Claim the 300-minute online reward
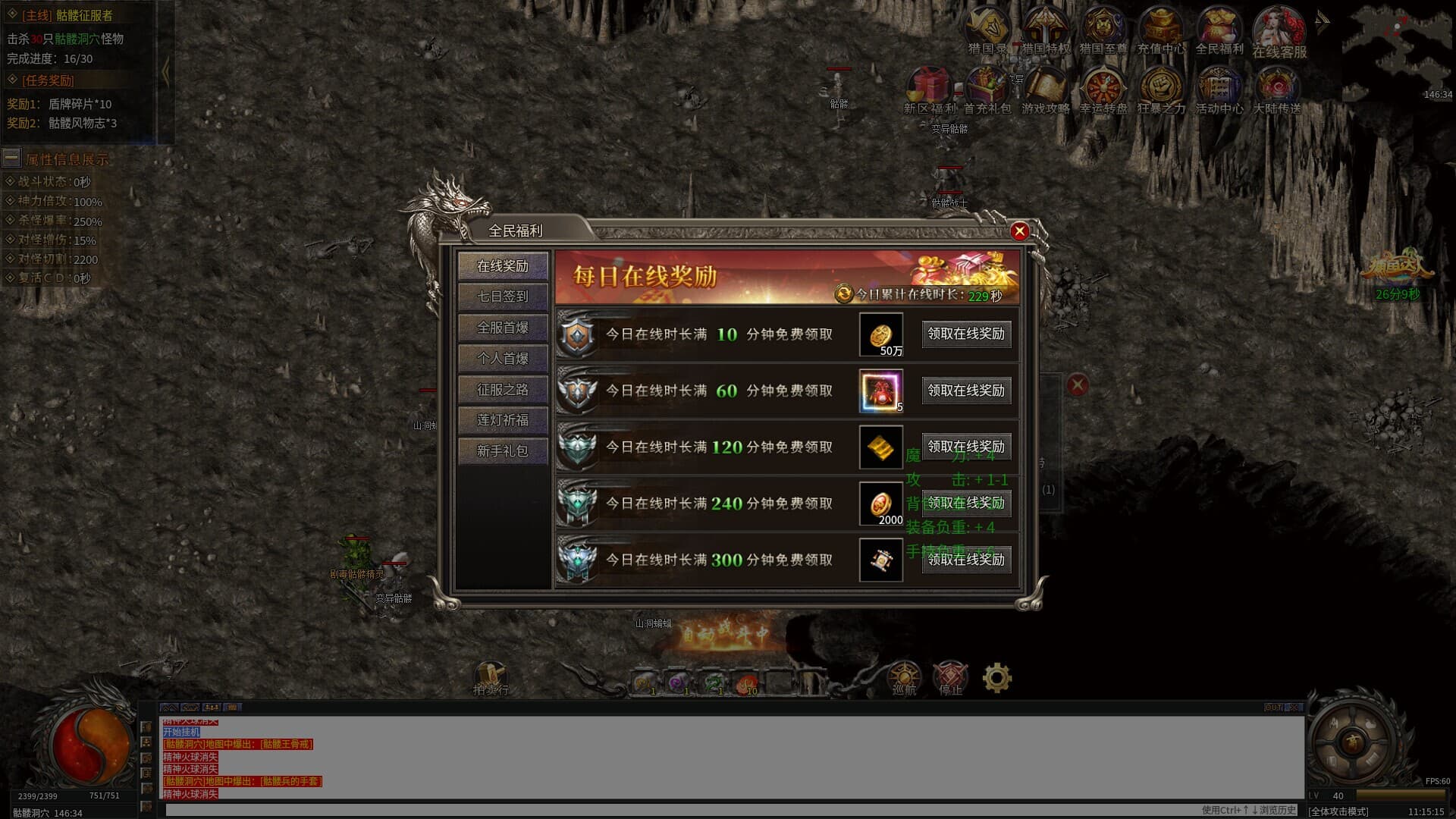Screen dimensions: 1456x819 (x=965, y=560)
